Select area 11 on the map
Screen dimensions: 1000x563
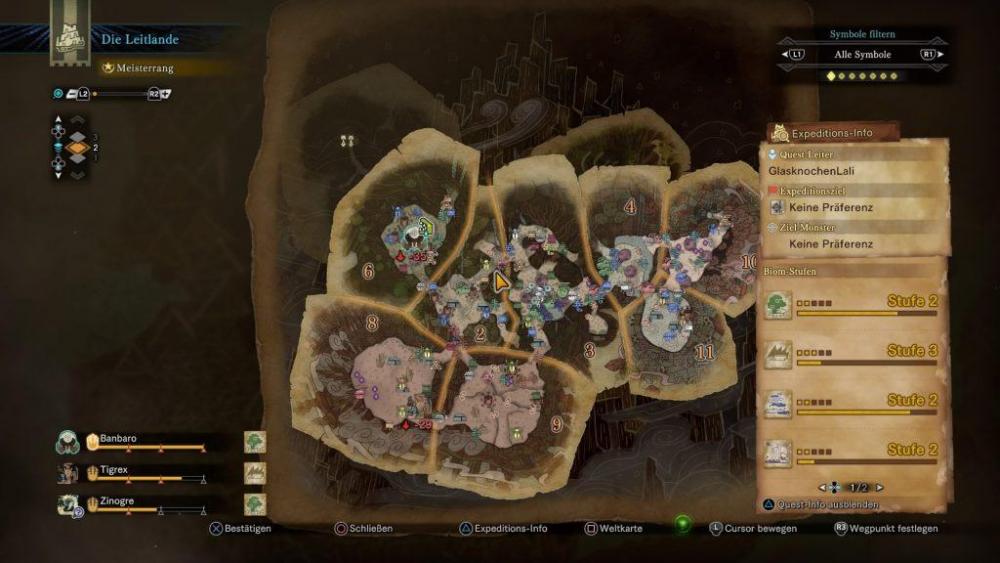pos(704,352)
